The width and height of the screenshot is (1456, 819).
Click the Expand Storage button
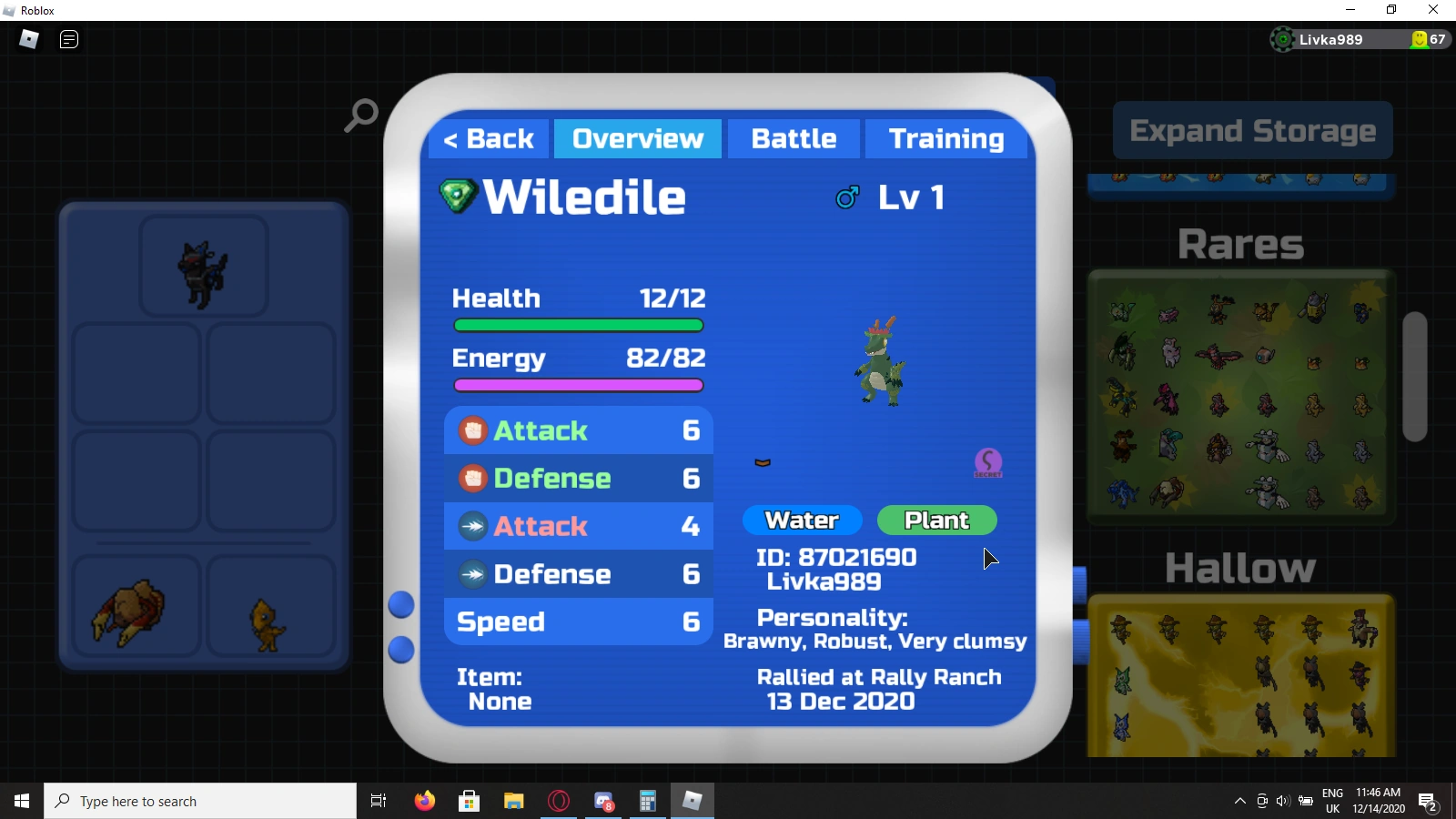[1253, 130]
